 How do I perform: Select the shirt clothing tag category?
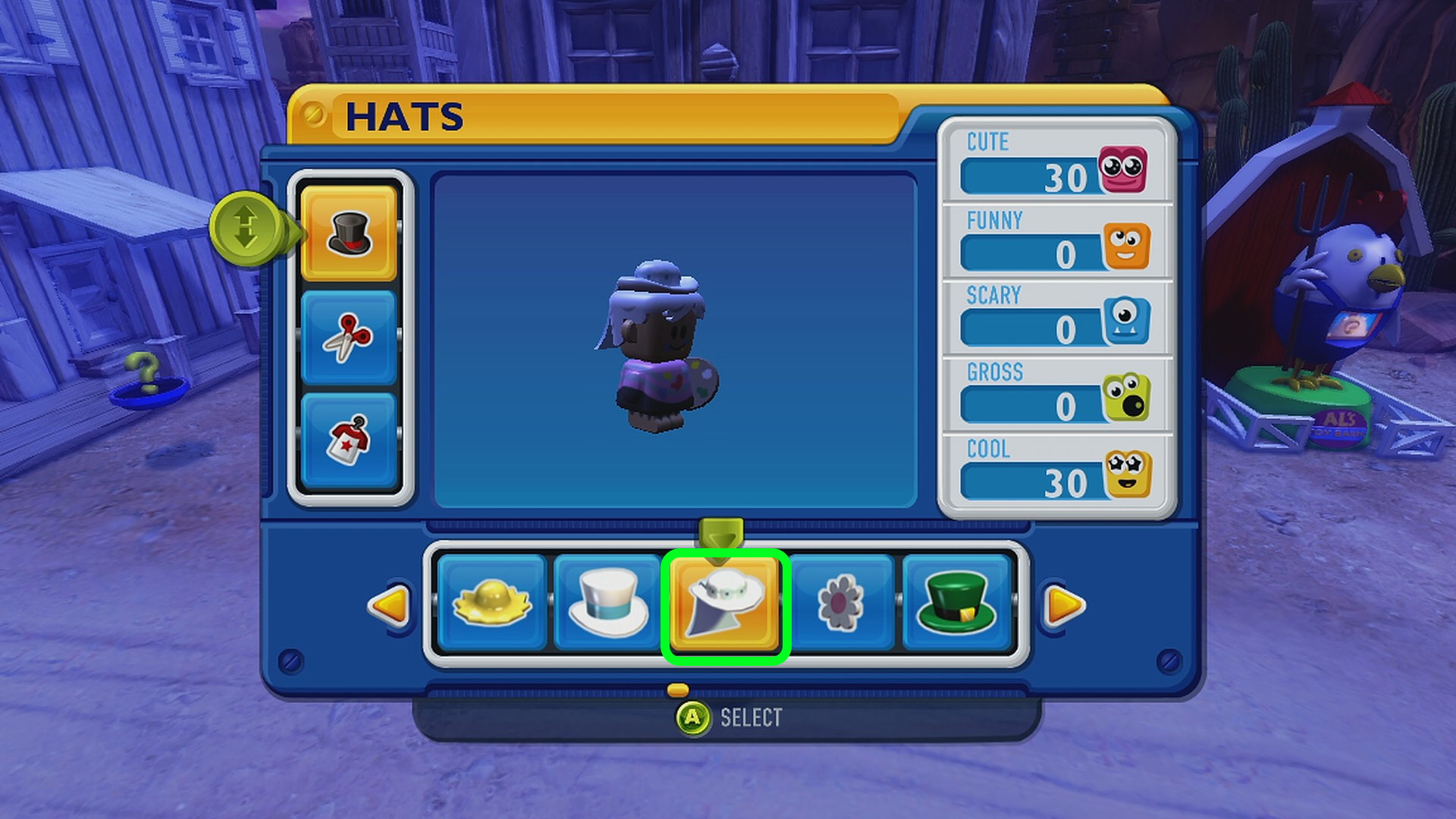click(349, 440)
